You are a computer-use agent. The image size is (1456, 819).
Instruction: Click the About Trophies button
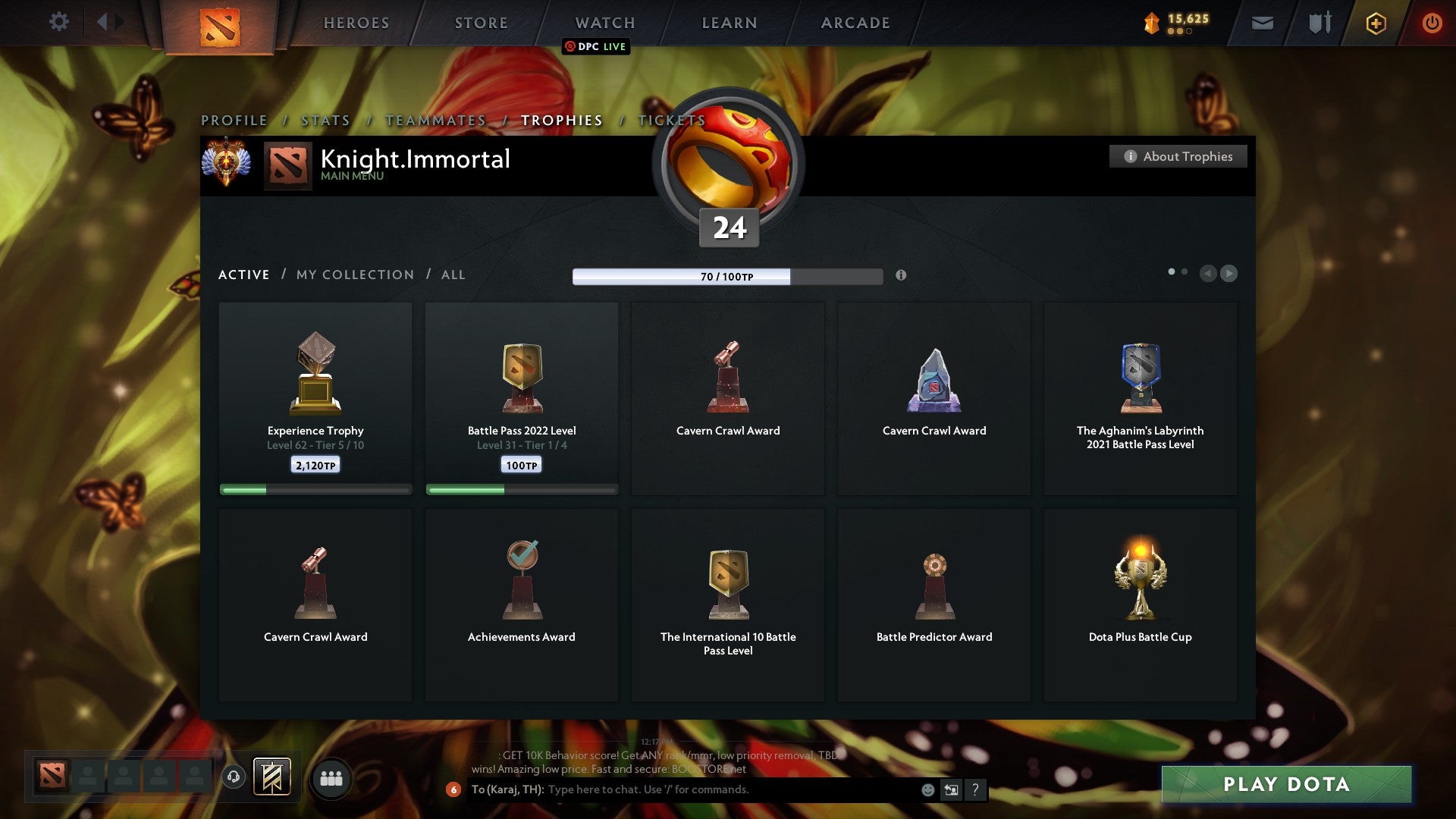click(1178, 156)
